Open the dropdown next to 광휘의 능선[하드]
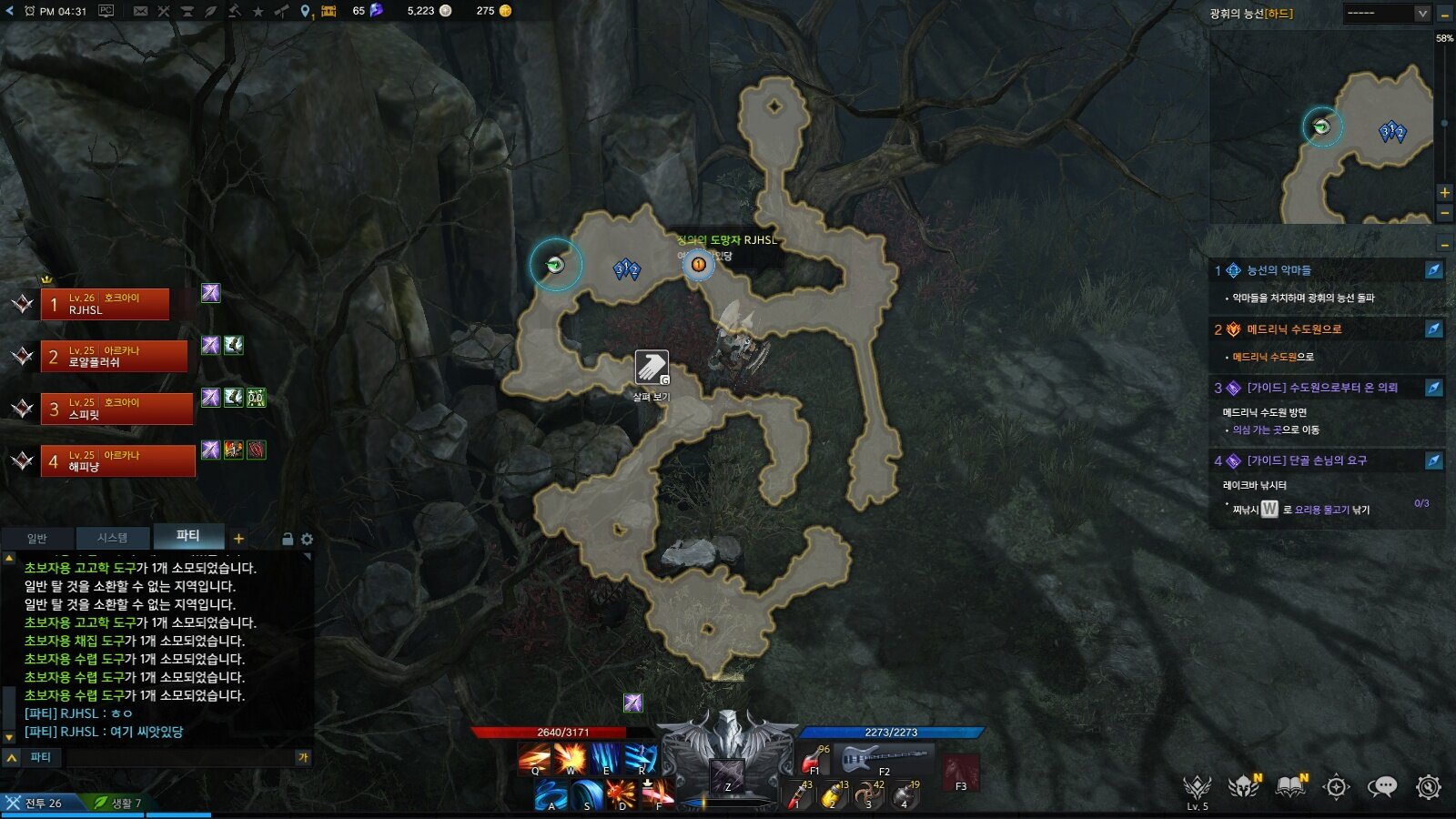 pos(1421,14)
